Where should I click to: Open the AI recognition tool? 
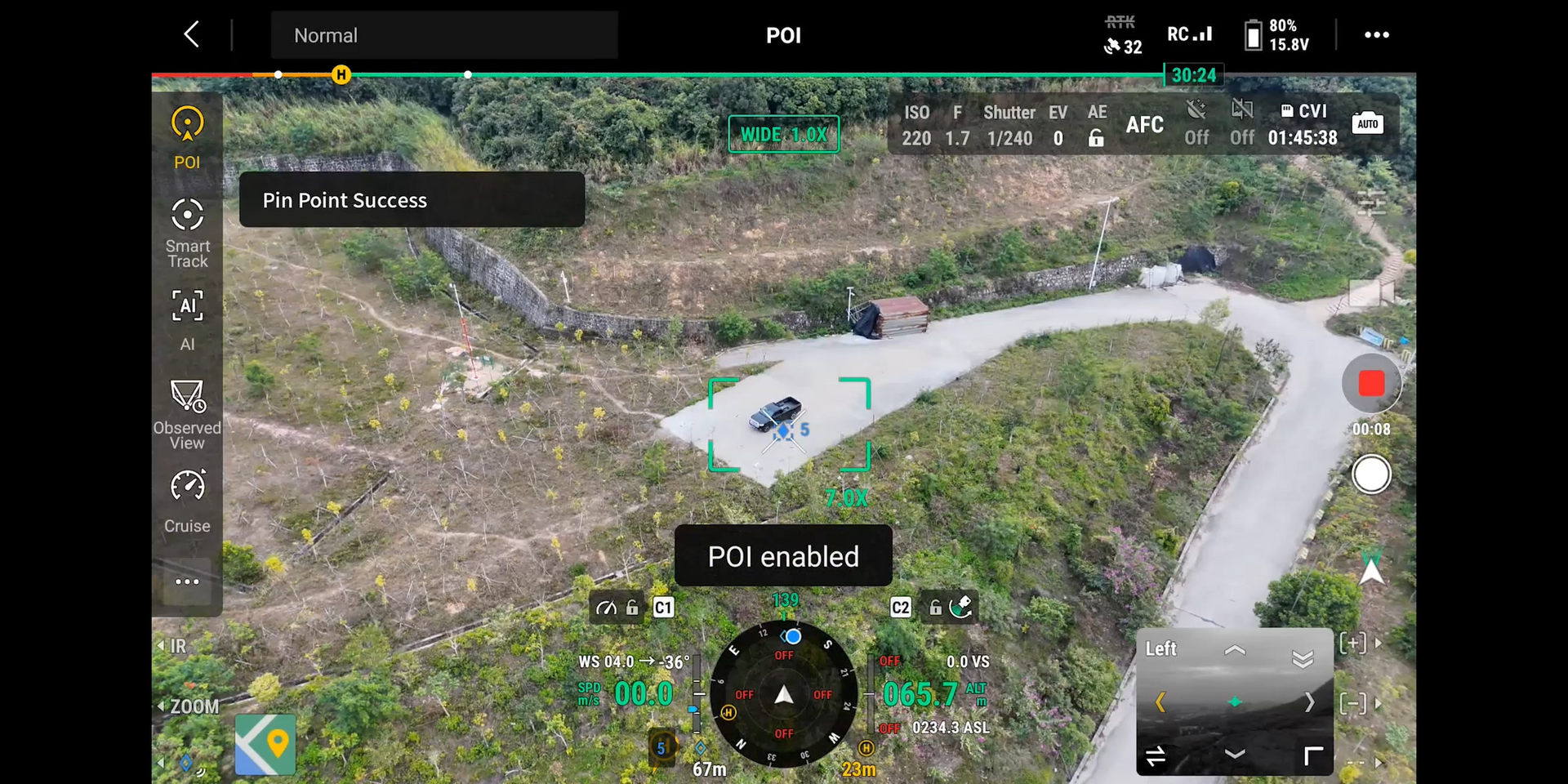click(187, 319)
